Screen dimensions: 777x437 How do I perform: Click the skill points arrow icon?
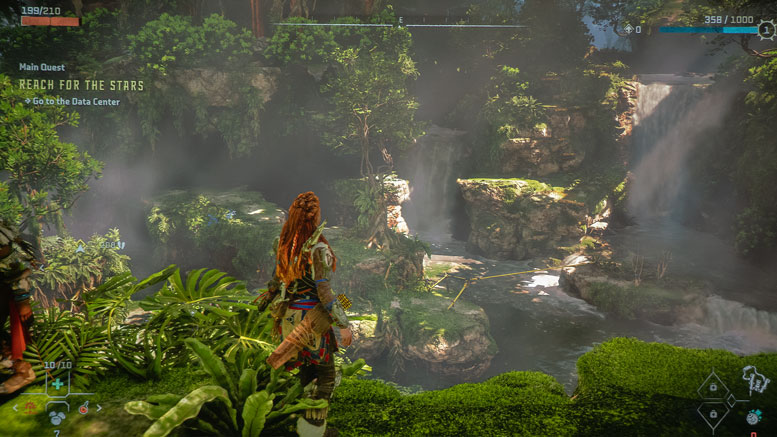(x=628, y=30)
